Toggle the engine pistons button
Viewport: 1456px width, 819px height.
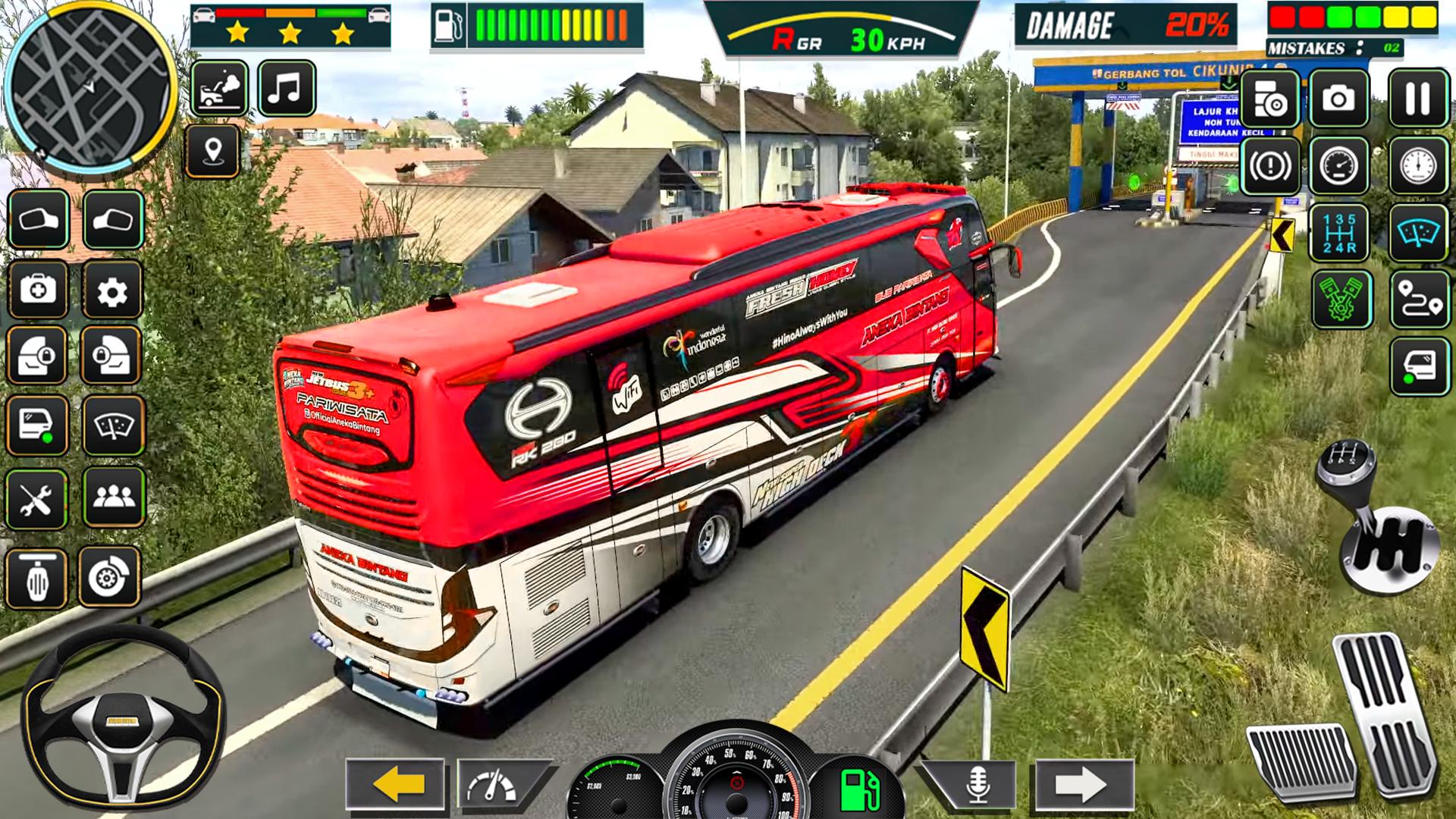coord(1340,300)
